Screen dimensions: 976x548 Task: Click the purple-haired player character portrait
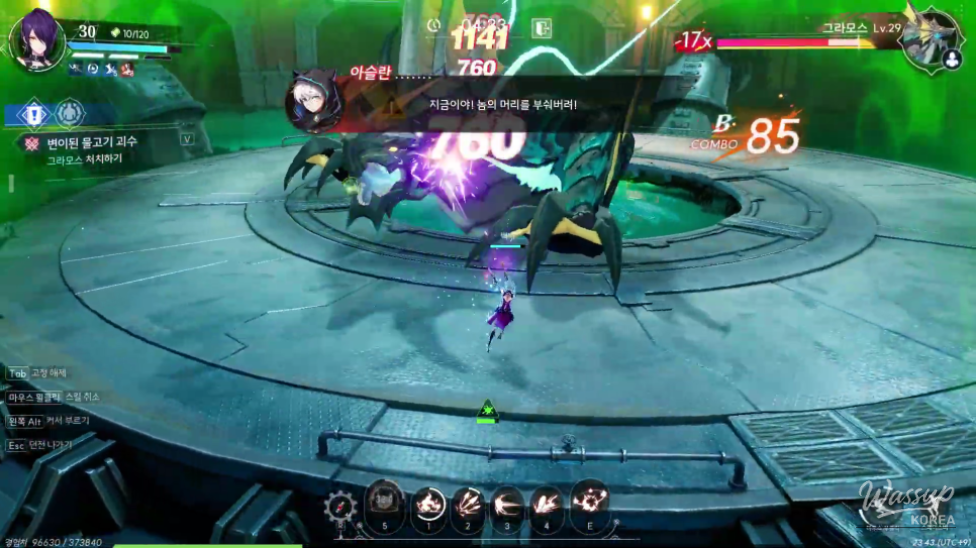(x=37, y=40)
